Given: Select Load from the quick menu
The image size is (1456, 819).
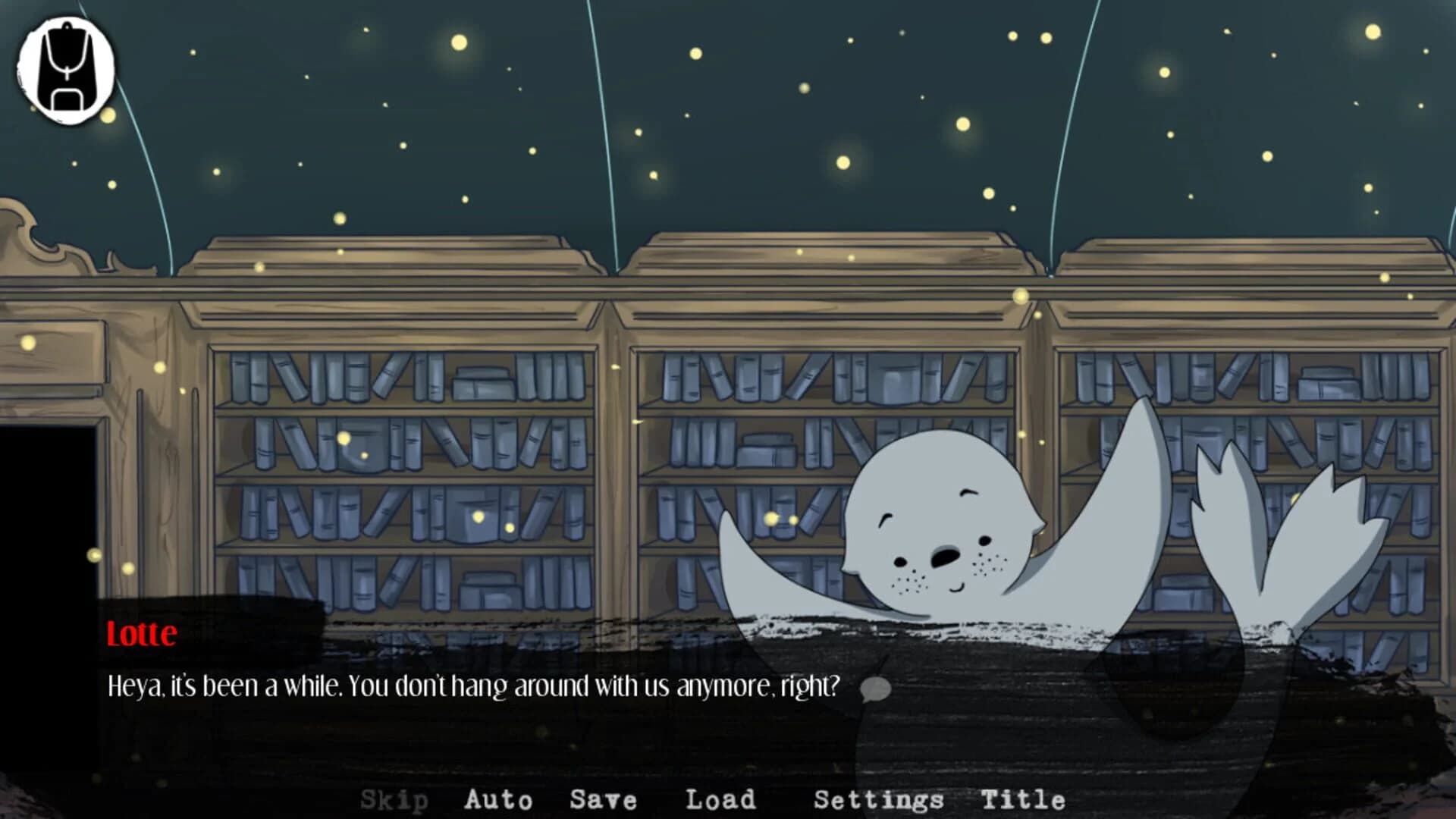Looking at the screenshot, I should 720,799.
